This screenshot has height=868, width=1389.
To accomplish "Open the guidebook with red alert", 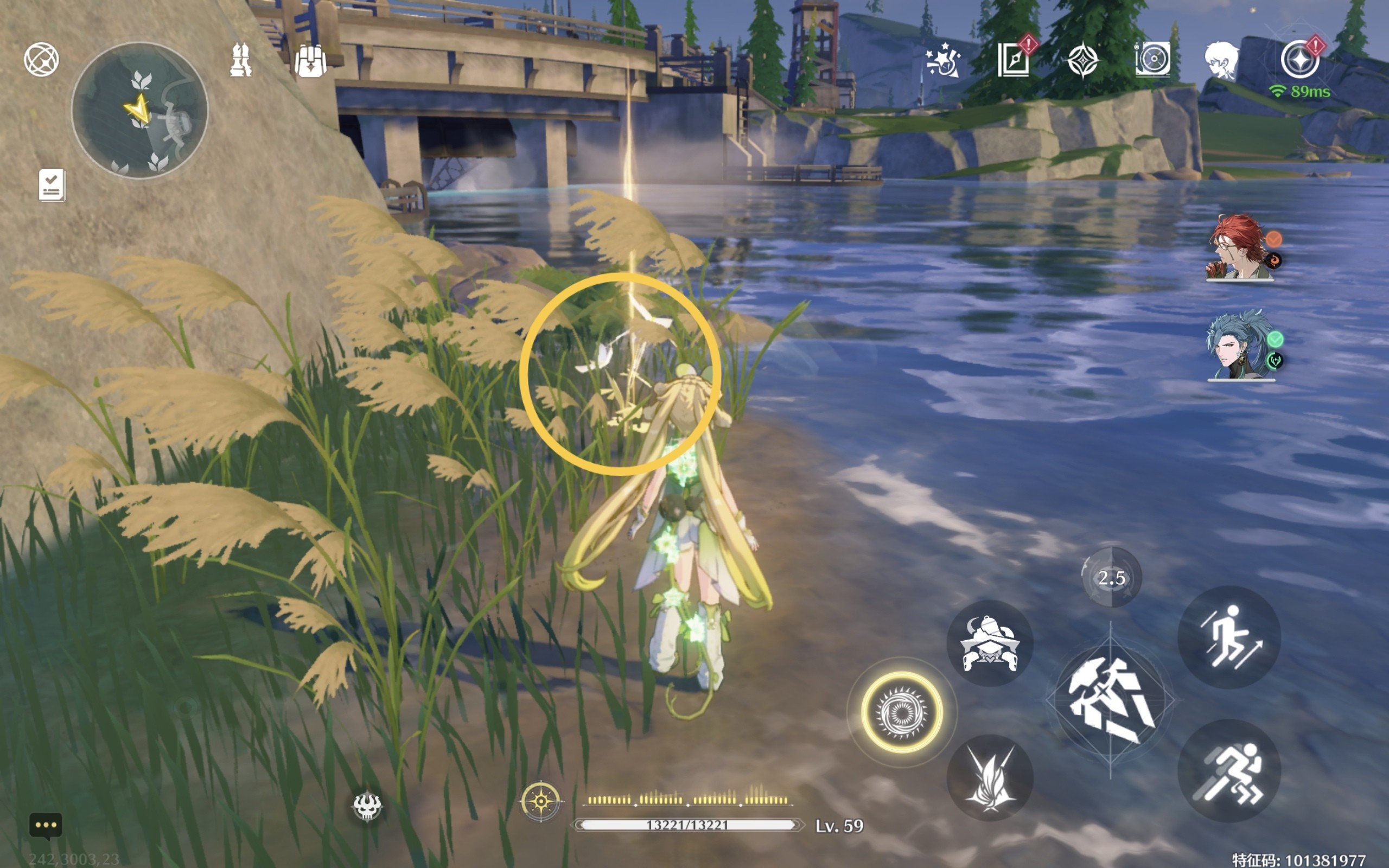I will point(1014,59).
